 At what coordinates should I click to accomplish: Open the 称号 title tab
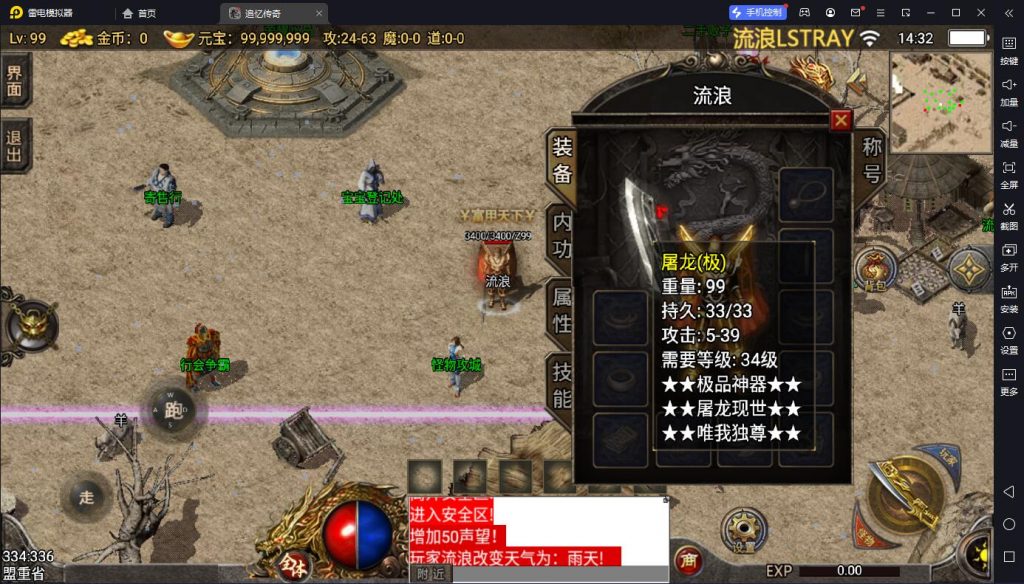tap(872, 160)
